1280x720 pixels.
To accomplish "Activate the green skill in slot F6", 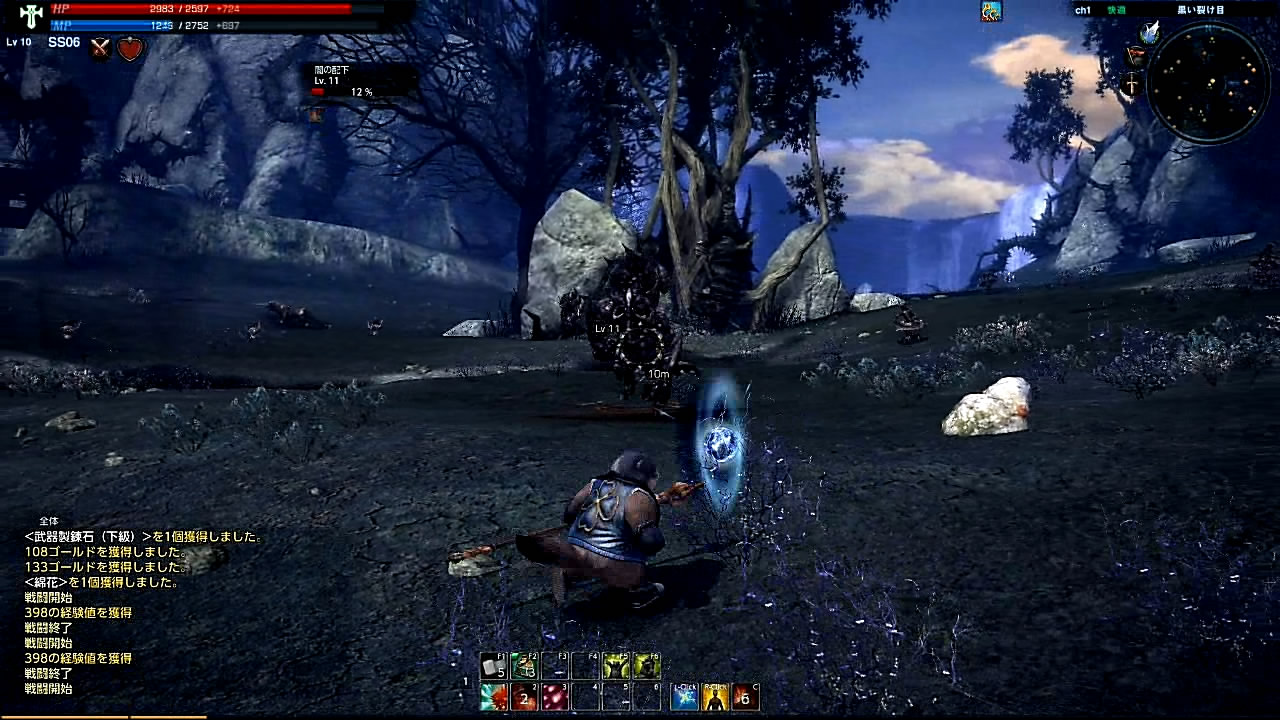I will [x=646, y=666].
